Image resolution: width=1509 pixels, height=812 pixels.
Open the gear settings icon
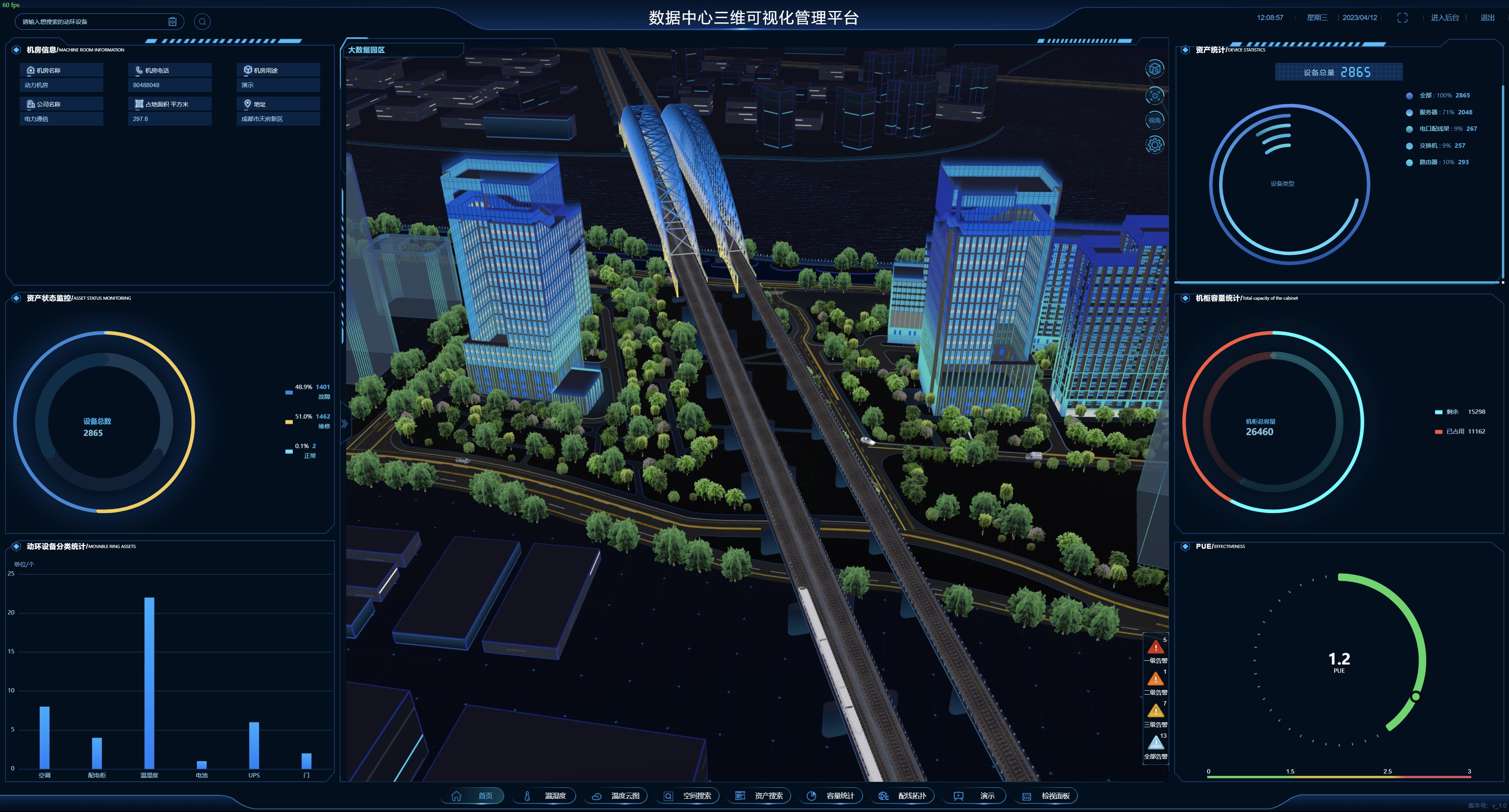[x=1154, y=145]
